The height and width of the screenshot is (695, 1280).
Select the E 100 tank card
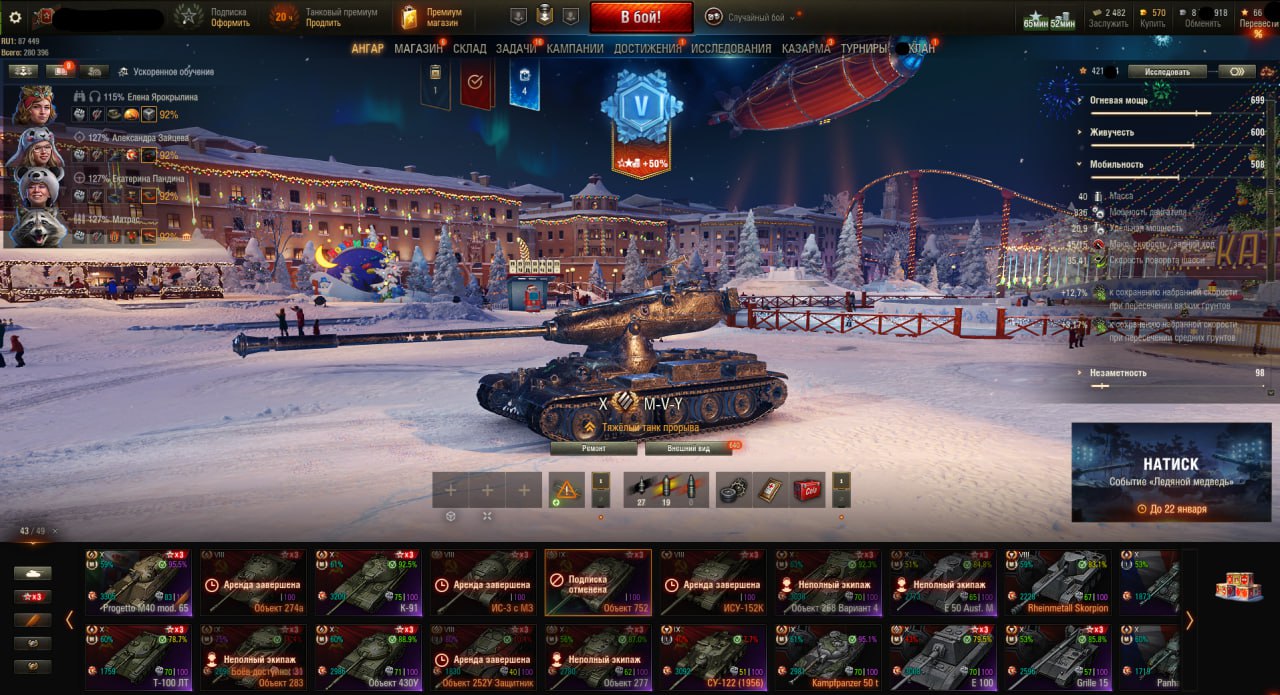click(x=942, y=658)
